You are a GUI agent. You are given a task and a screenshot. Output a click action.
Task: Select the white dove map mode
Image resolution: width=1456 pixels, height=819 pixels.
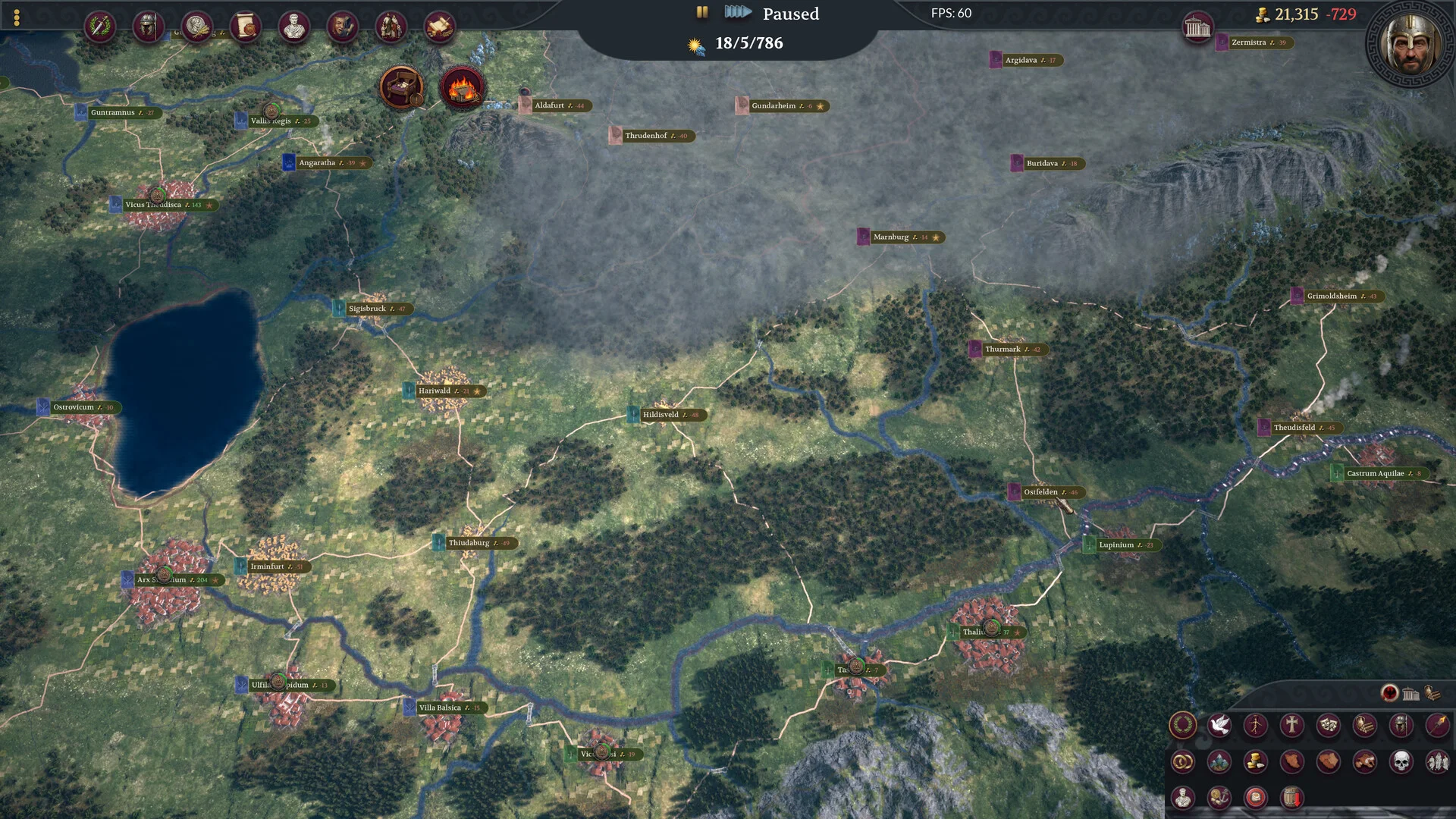pos(1219,726)
